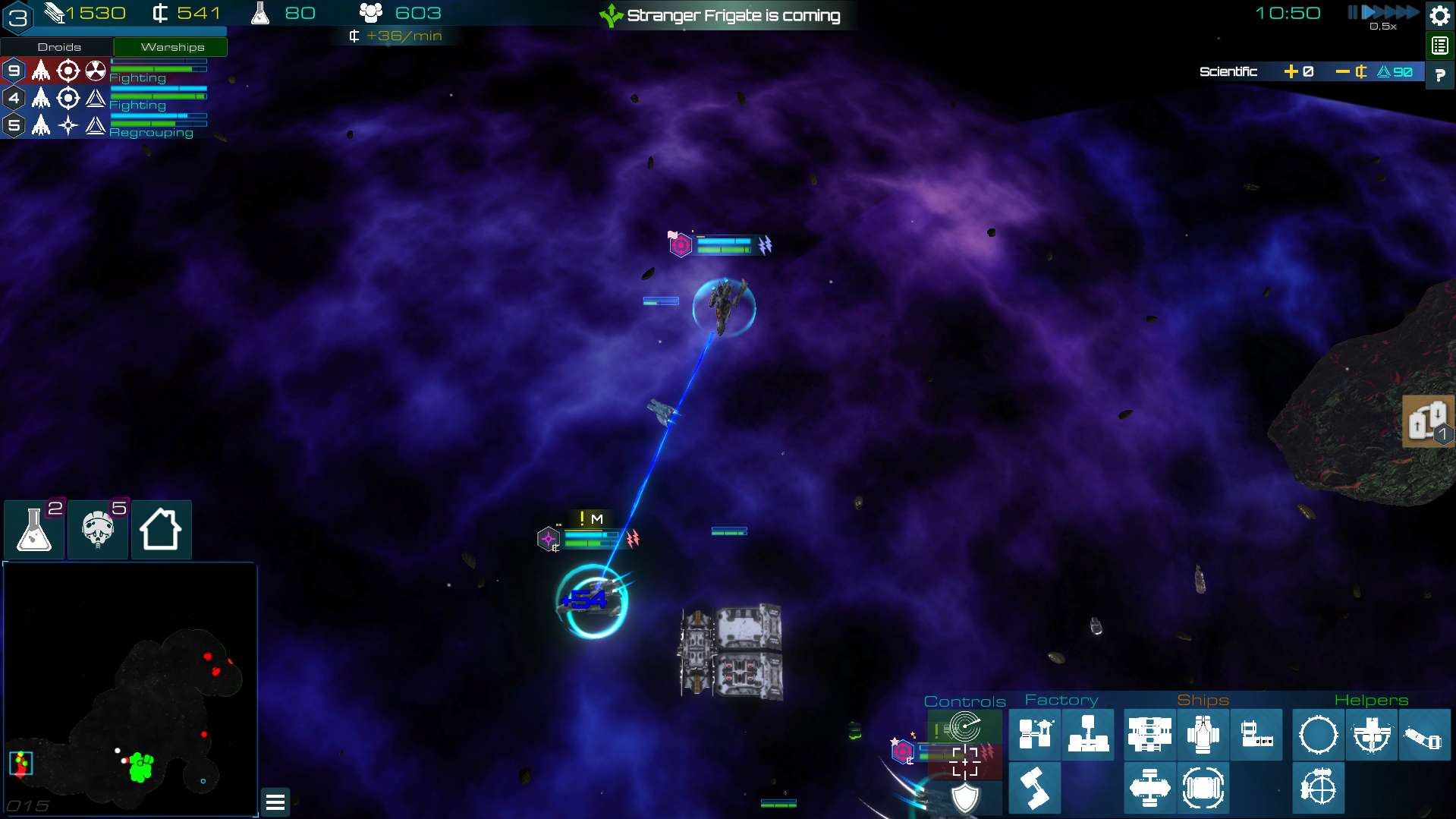Toggle the nuclear ability on squad 9
This screenshot has width=1456, height=819.
pyautogui.click(x=95, y=70)
